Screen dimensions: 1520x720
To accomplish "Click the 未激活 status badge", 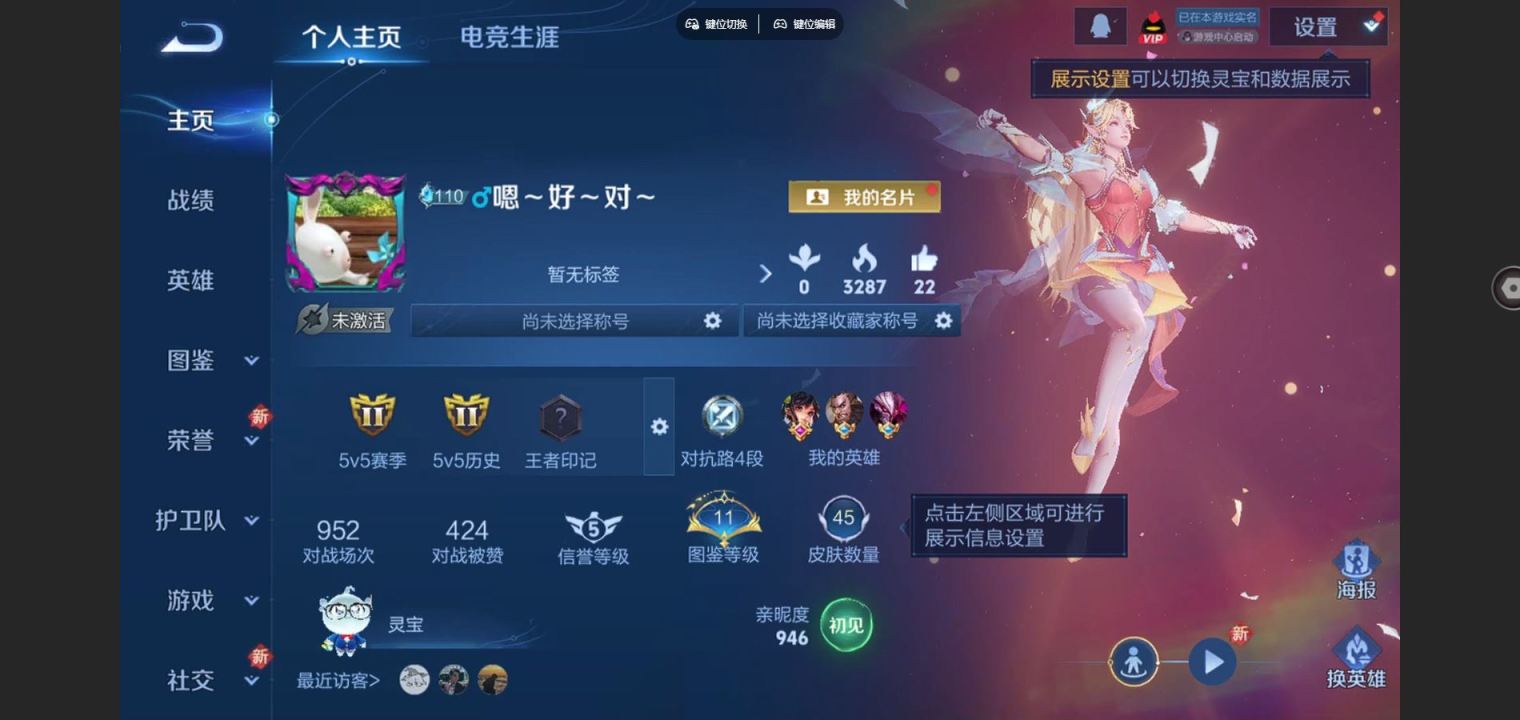I will click(345, 321).
